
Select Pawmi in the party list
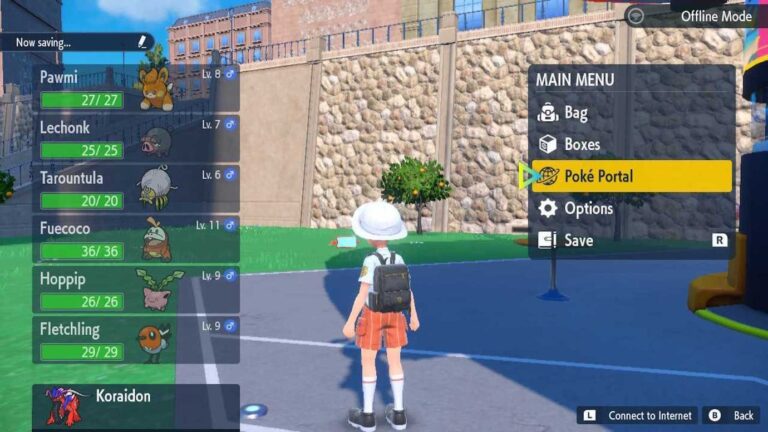coord(136,89)
